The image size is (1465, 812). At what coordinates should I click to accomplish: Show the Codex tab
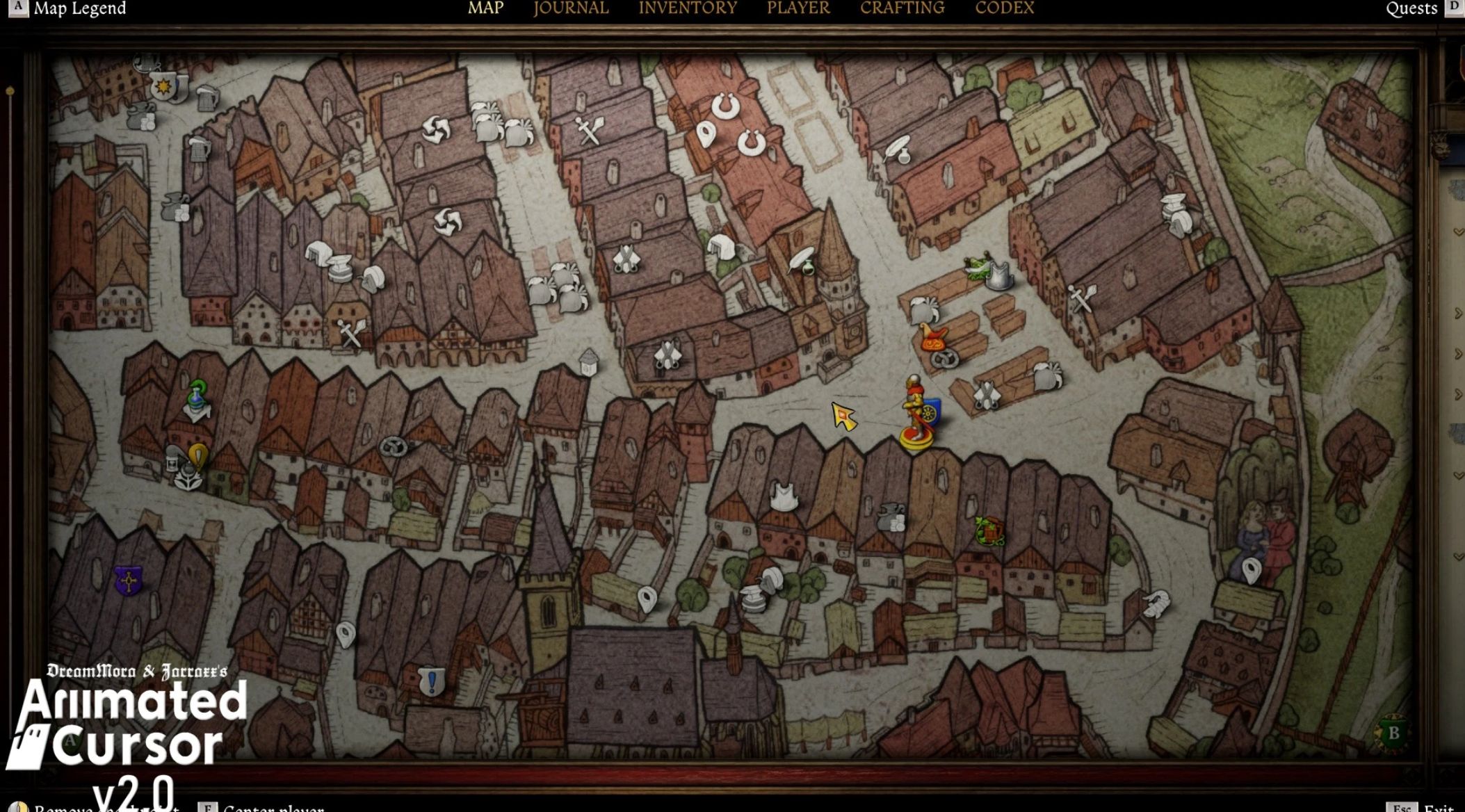(x=1004, y=8)
